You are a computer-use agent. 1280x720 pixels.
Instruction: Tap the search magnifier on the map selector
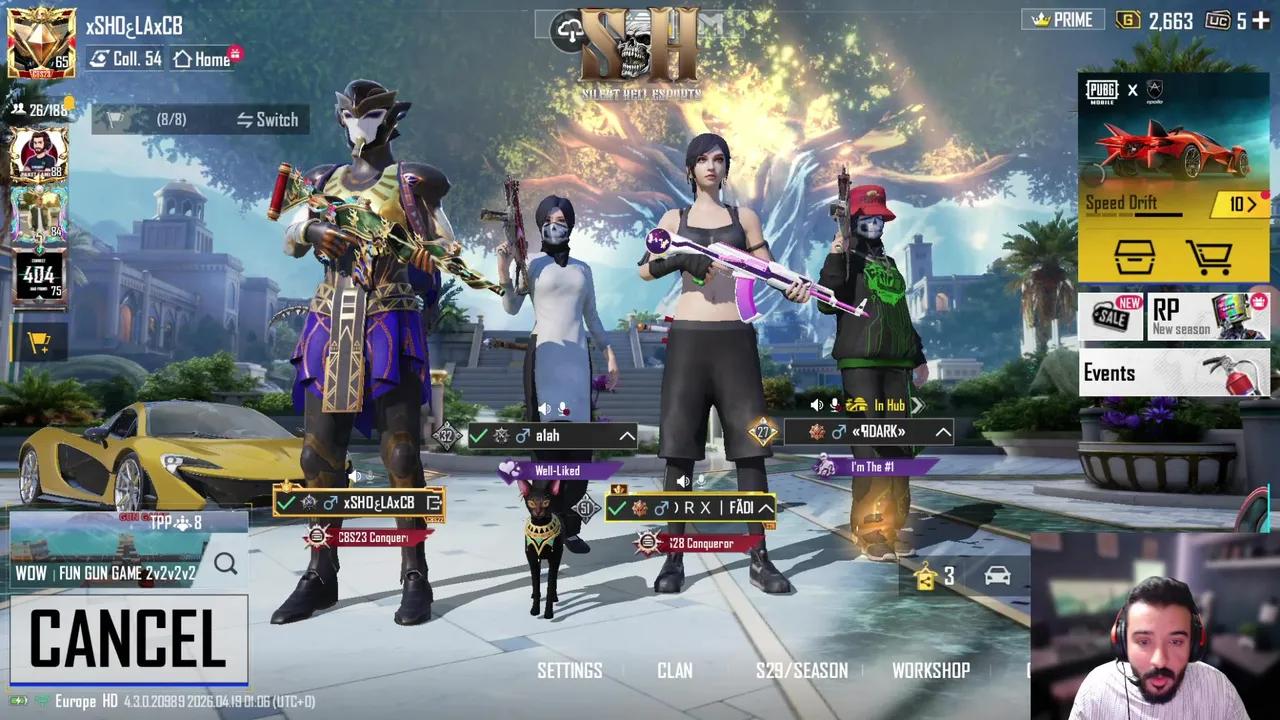pyautogui.click(x=226, y=563)
